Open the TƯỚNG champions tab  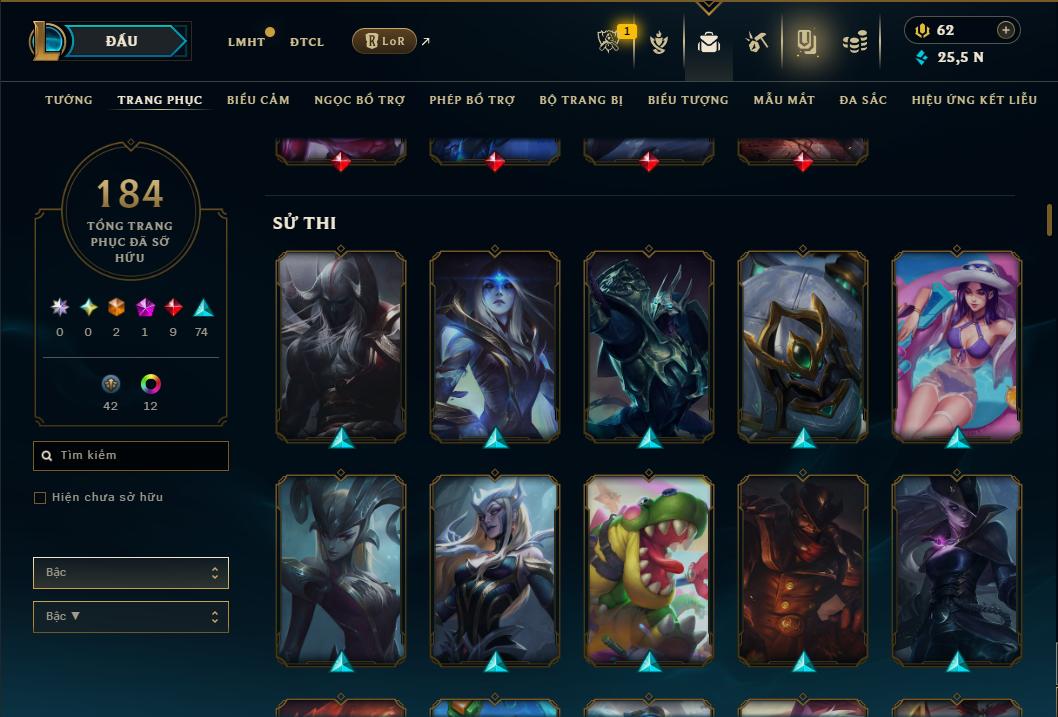pyautogui.click(x=69, y=100)
